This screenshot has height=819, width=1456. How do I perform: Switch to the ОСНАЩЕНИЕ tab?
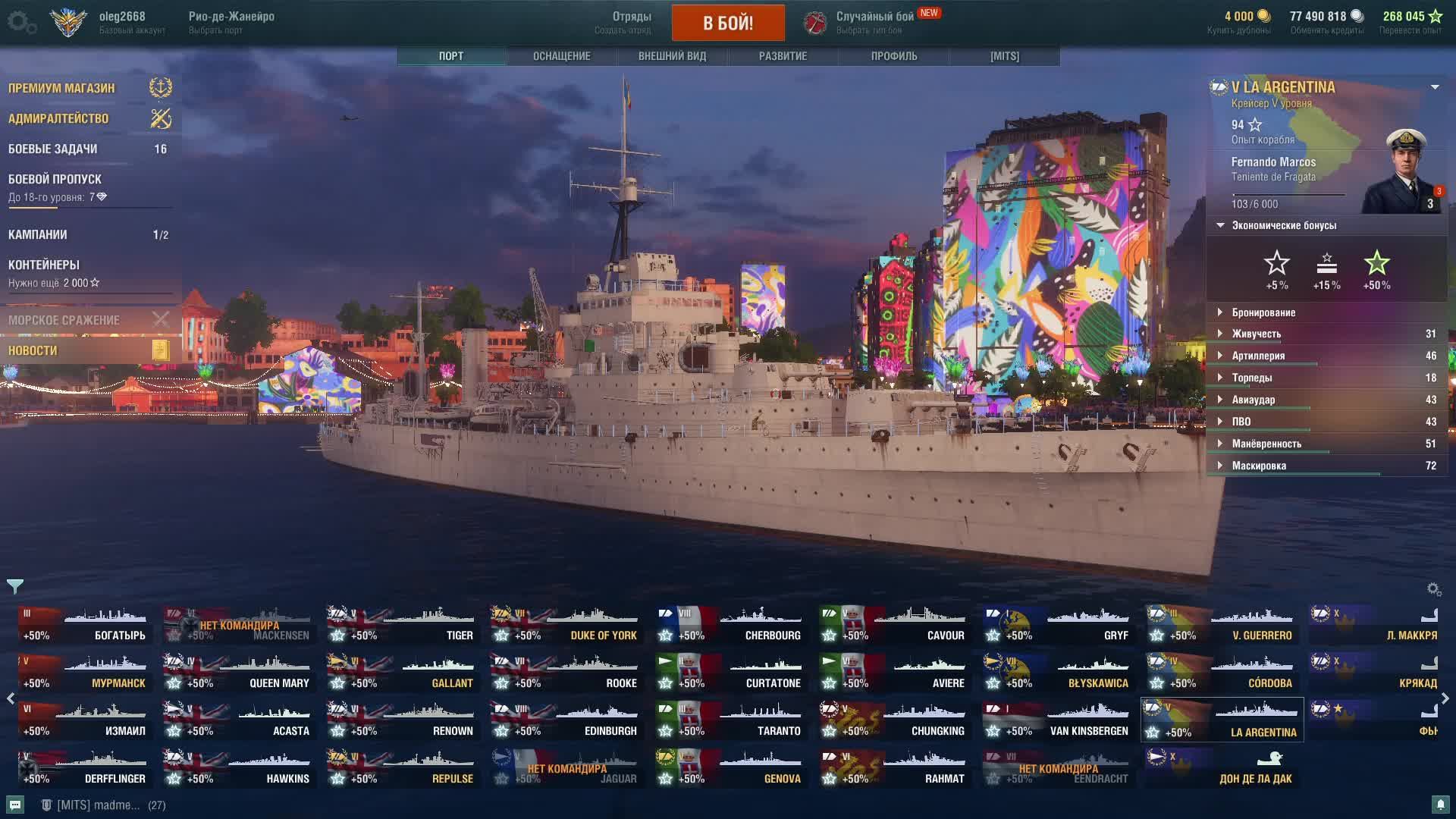(561, 56)
